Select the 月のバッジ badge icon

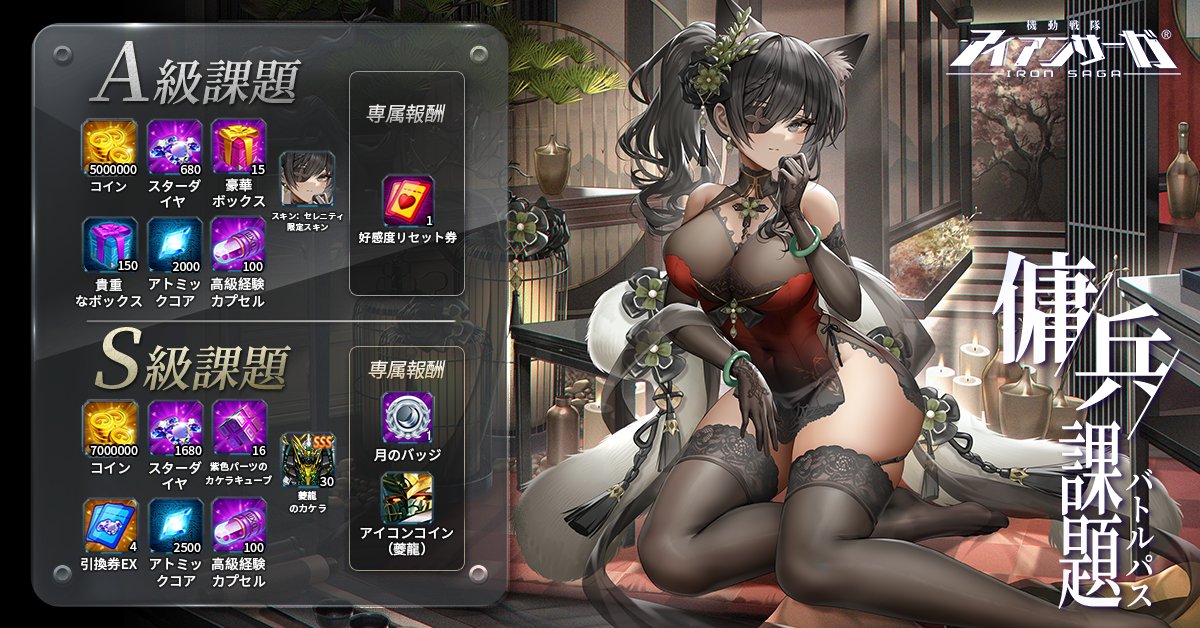406,419
